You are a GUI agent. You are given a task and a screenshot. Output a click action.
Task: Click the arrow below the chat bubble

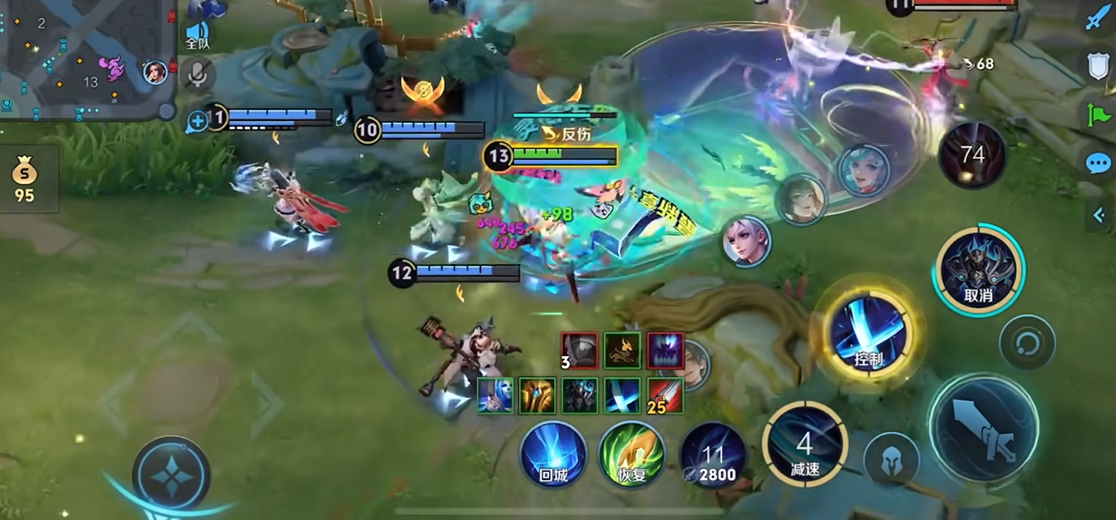pos(1098,212)
